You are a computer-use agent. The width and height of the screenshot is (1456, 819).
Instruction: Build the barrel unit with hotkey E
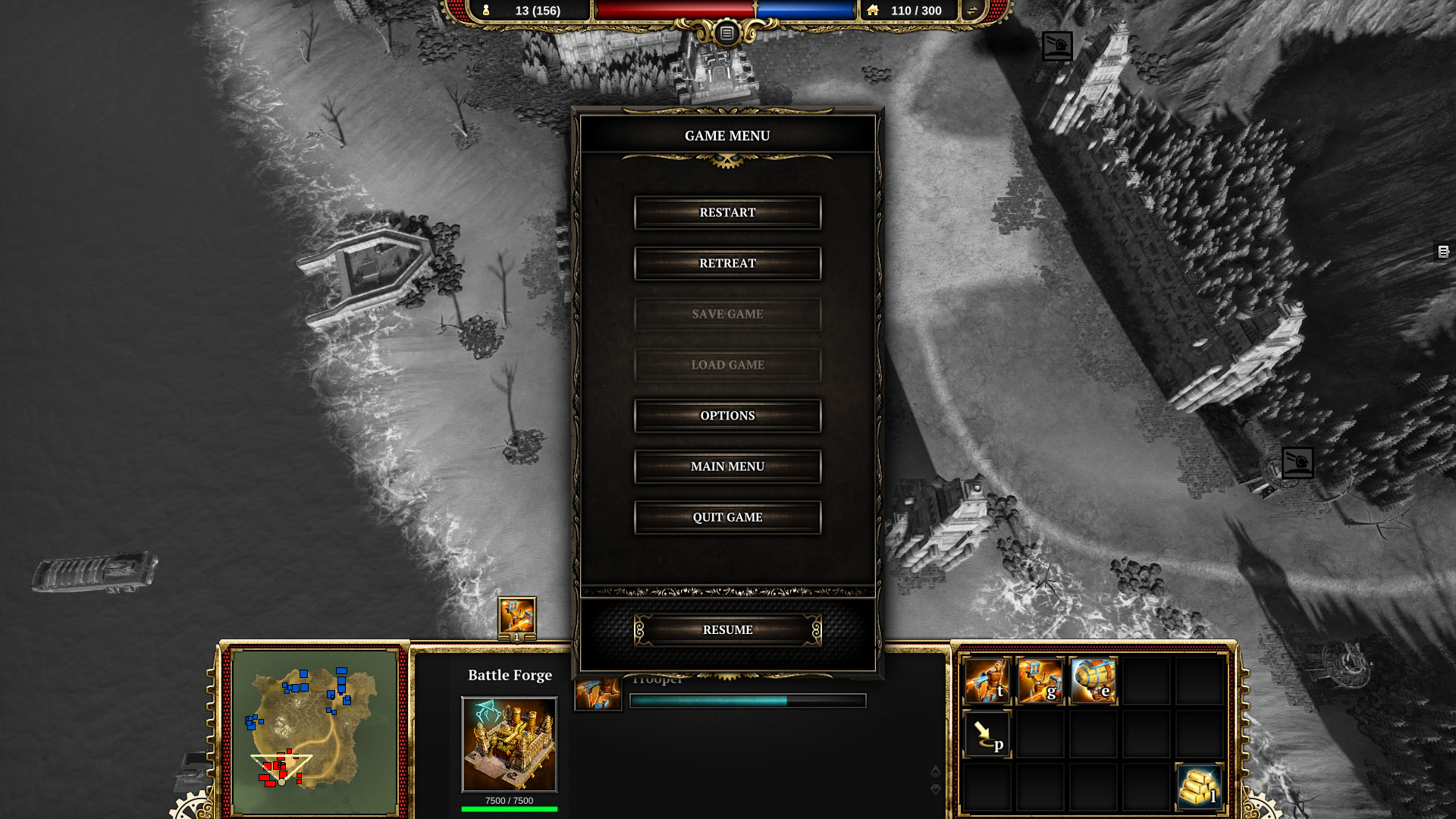(x=1093, y=681)
